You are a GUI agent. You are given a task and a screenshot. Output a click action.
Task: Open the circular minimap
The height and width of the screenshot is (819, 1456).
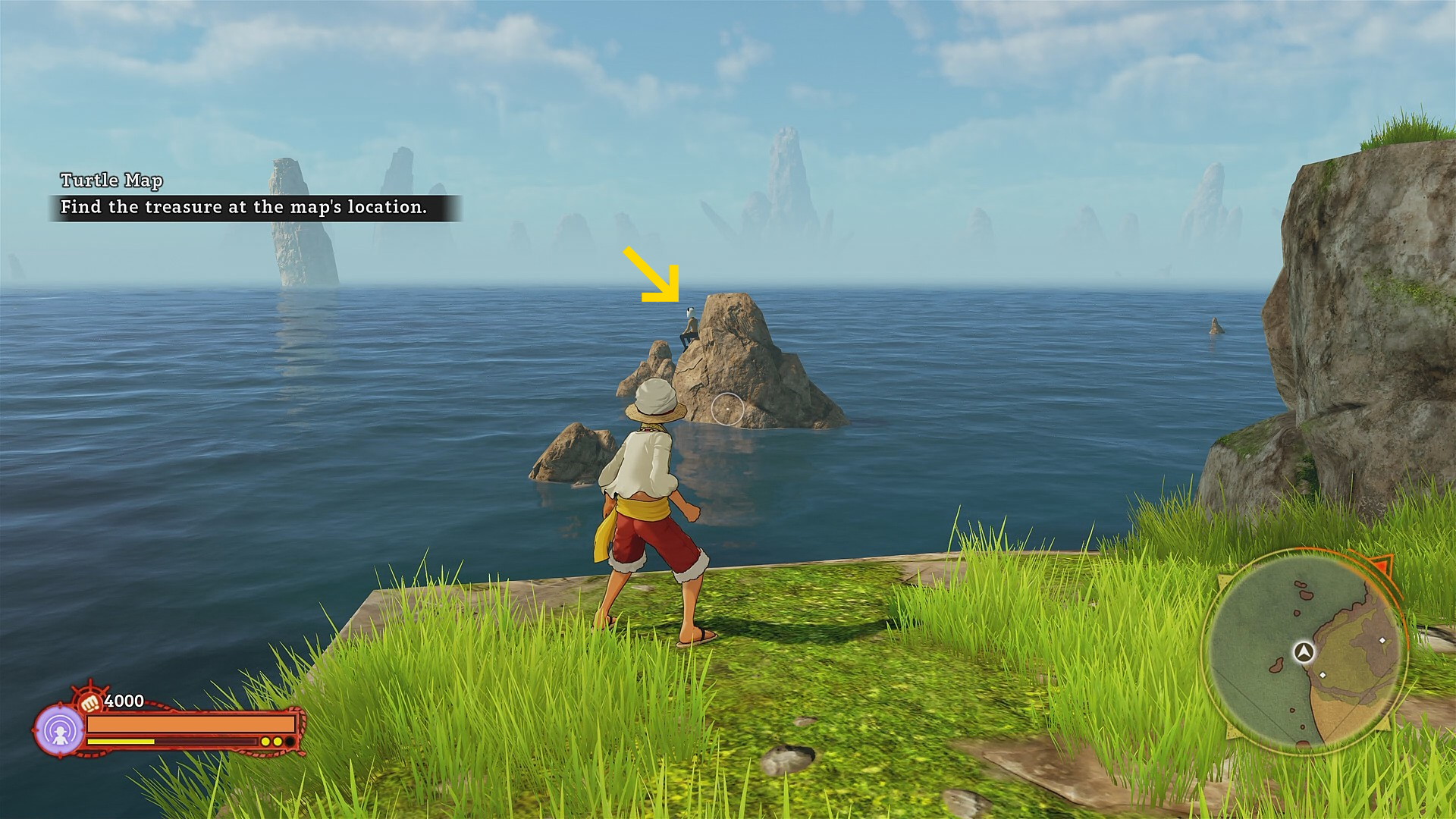click(1304, 652)
